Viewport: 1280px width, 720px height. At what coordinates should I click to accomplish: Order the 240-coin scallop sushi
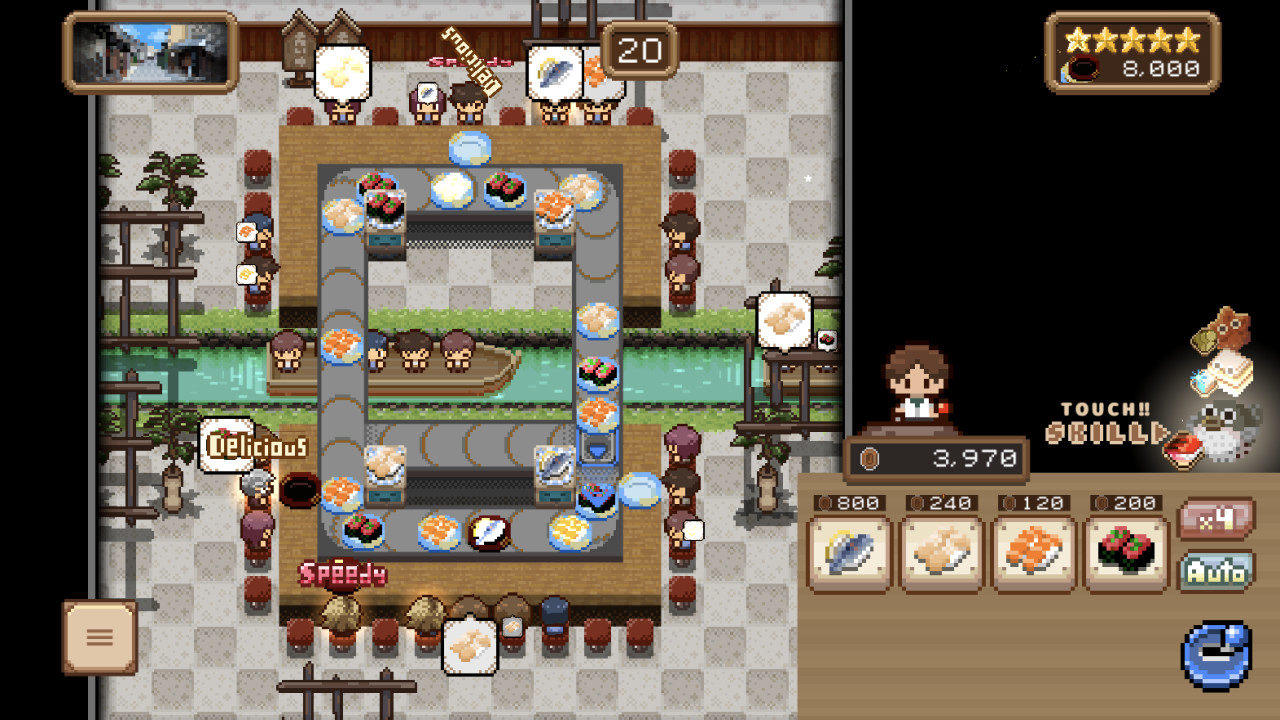(x=939, y=545)
